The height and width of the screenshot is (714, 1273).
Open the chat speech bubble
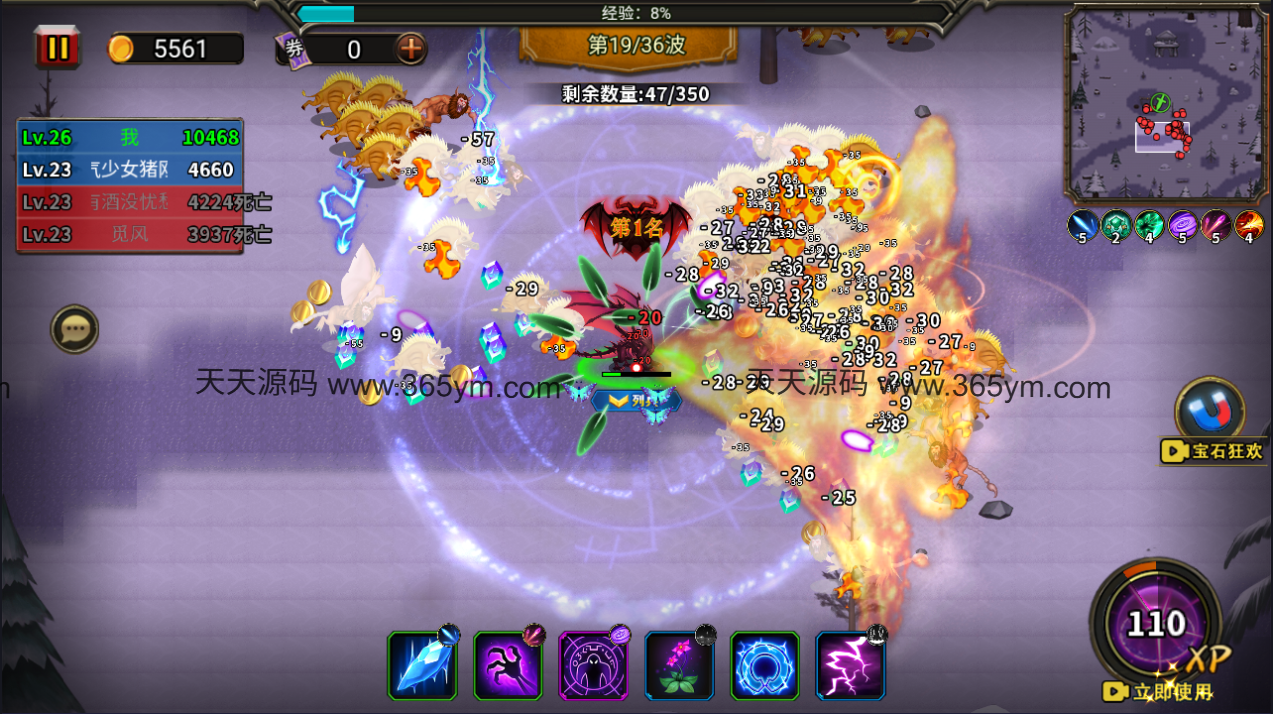click(75, 328)
